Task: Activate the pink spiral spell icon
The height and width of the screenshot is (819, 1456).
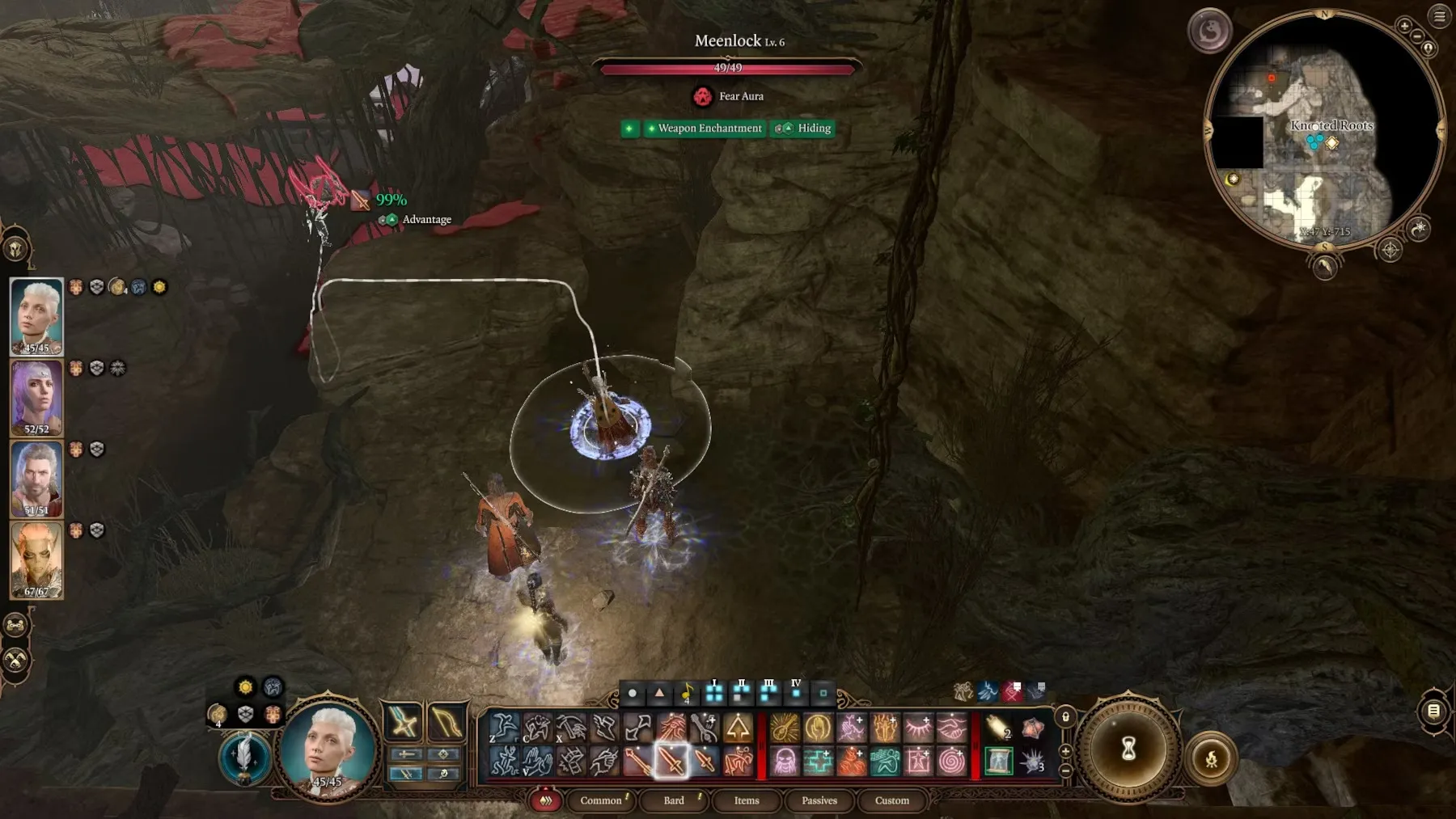Action: pos(952,761)
